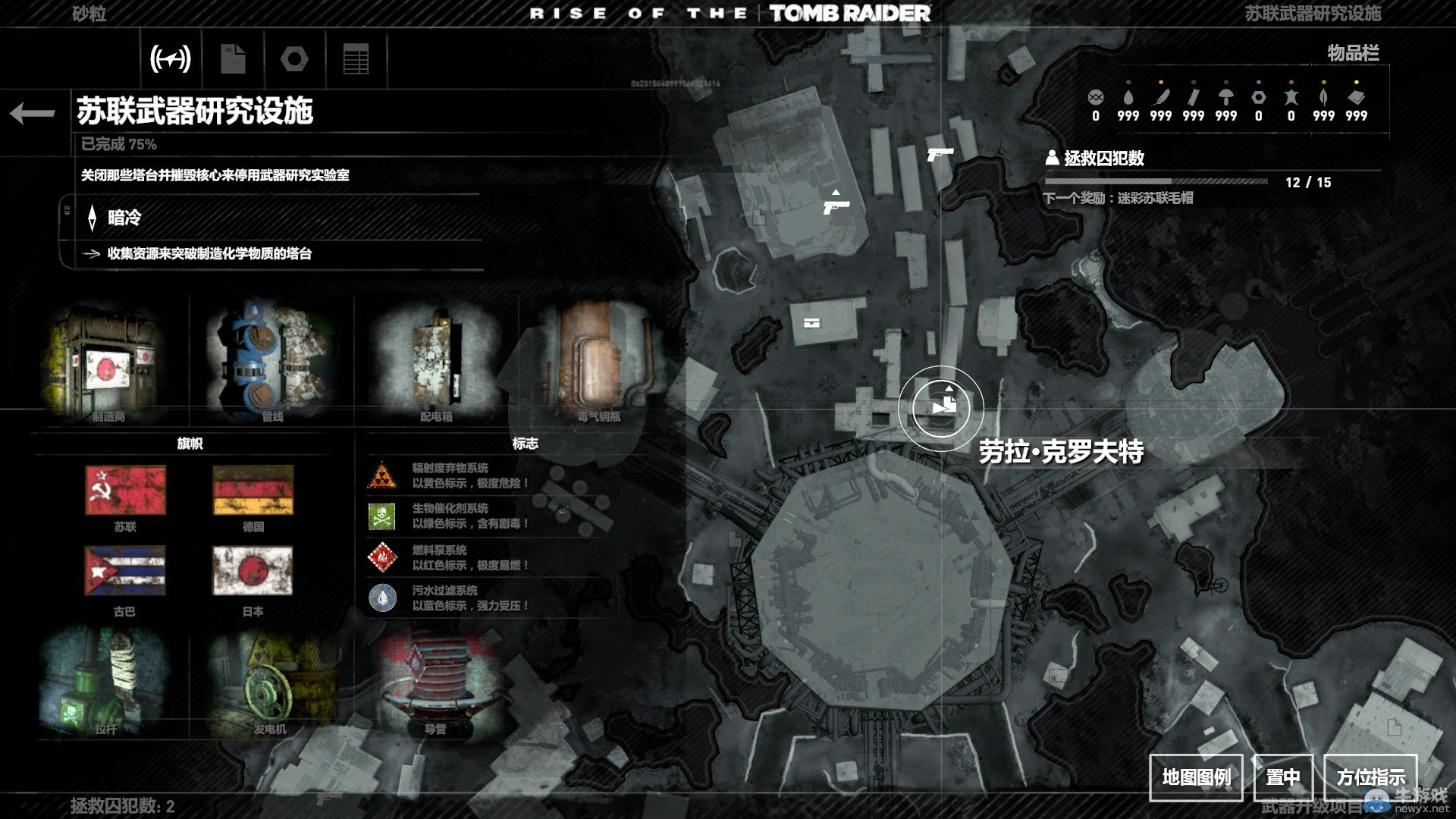Viewport: 1456px width, 819px height.
Task: Select the pistol marker with arrow above
Action: tap(836, 206)
